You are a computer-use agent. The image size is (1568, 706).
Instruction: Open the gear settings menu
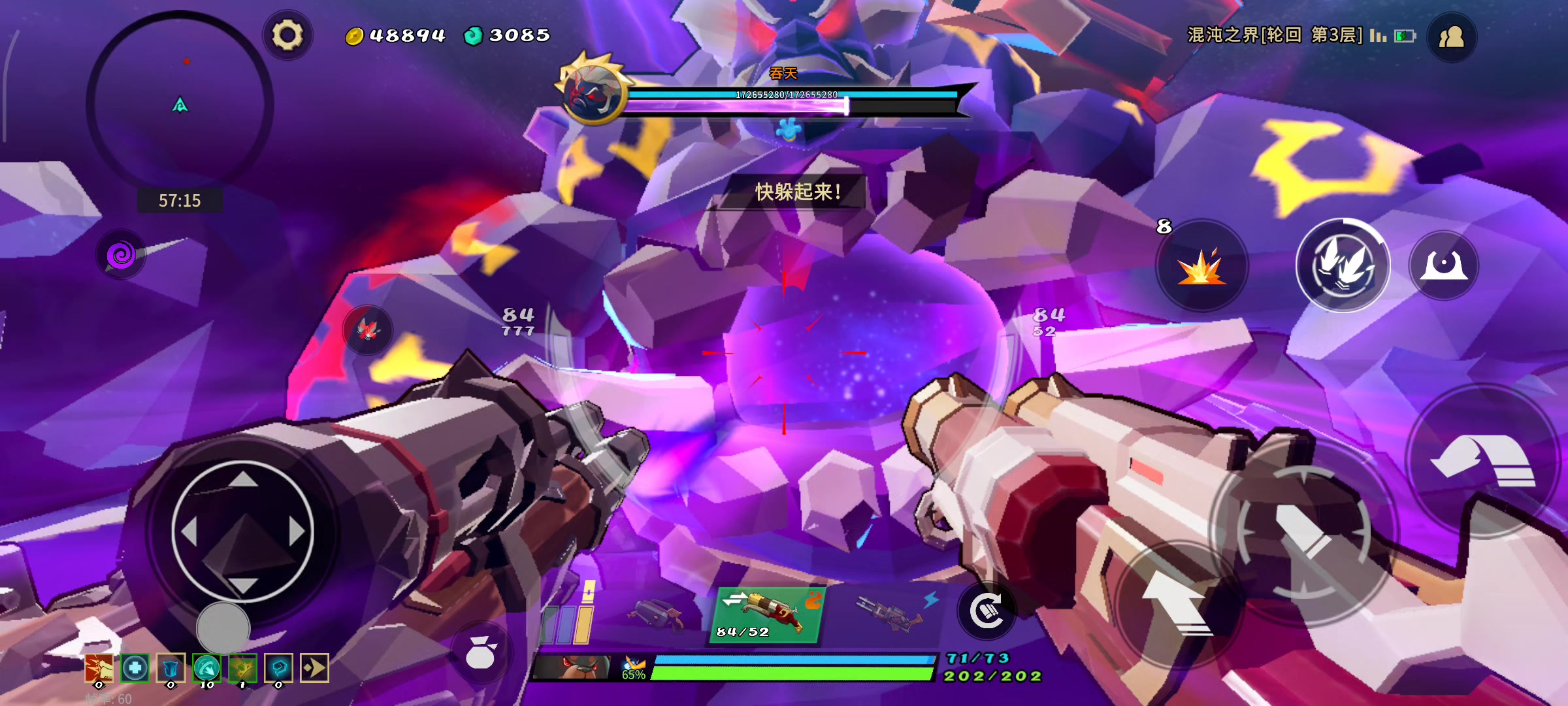[x=287, y=35]
